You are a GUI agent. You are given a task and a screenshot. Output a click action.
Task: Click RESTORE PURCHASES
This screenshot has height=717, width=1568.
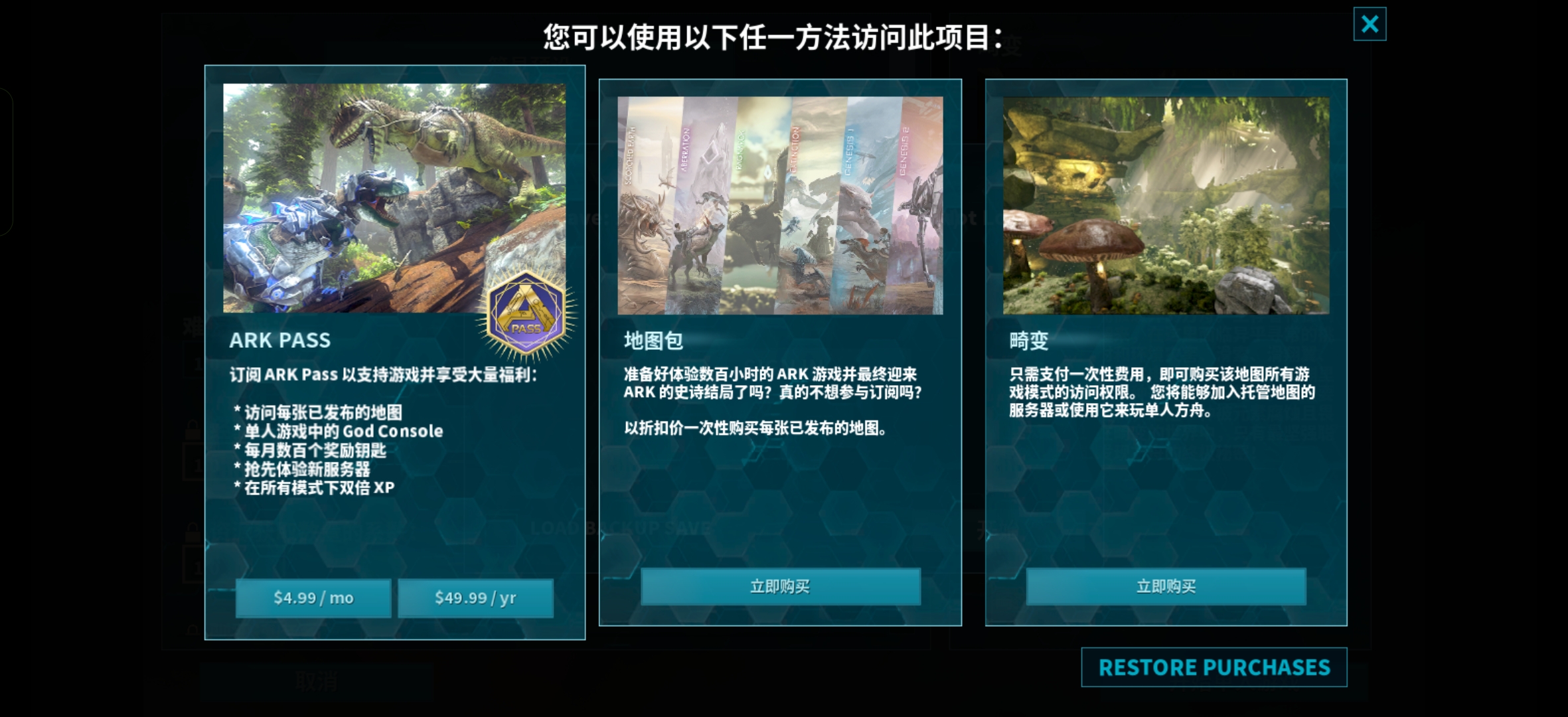point(1214,668)
